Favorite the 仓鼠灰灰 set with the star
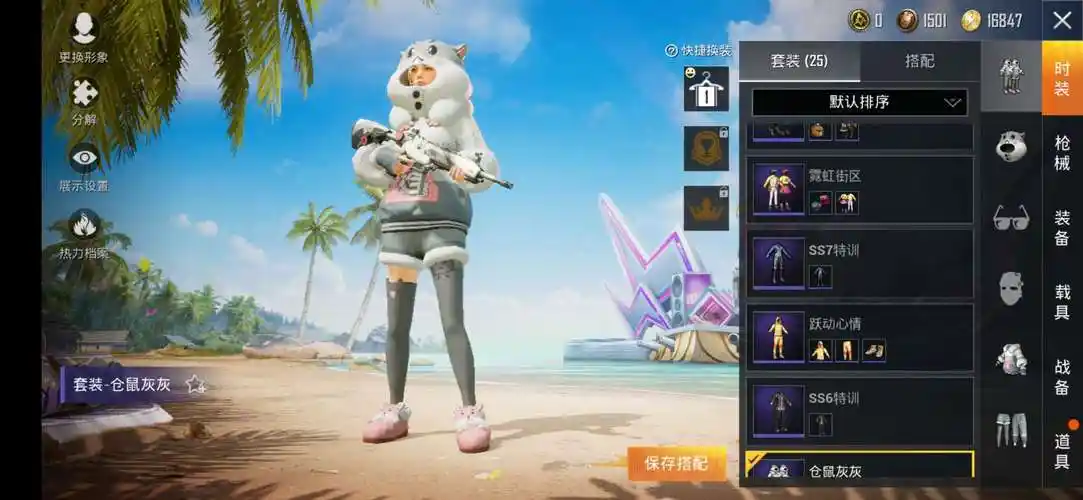This screenshot has width=1083, height=500. 196,384
